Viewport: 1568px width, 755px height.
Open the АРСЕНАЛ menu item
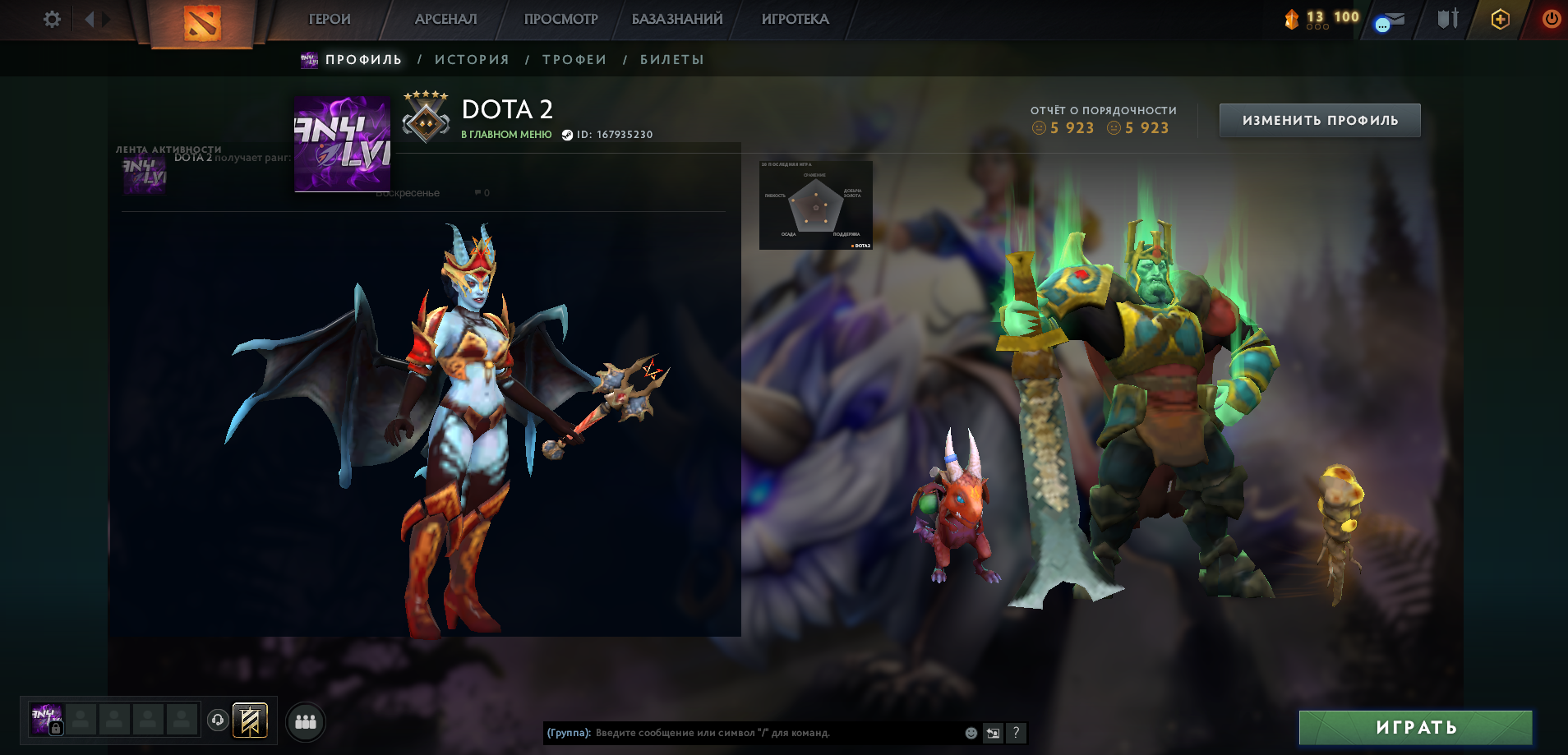445,18
